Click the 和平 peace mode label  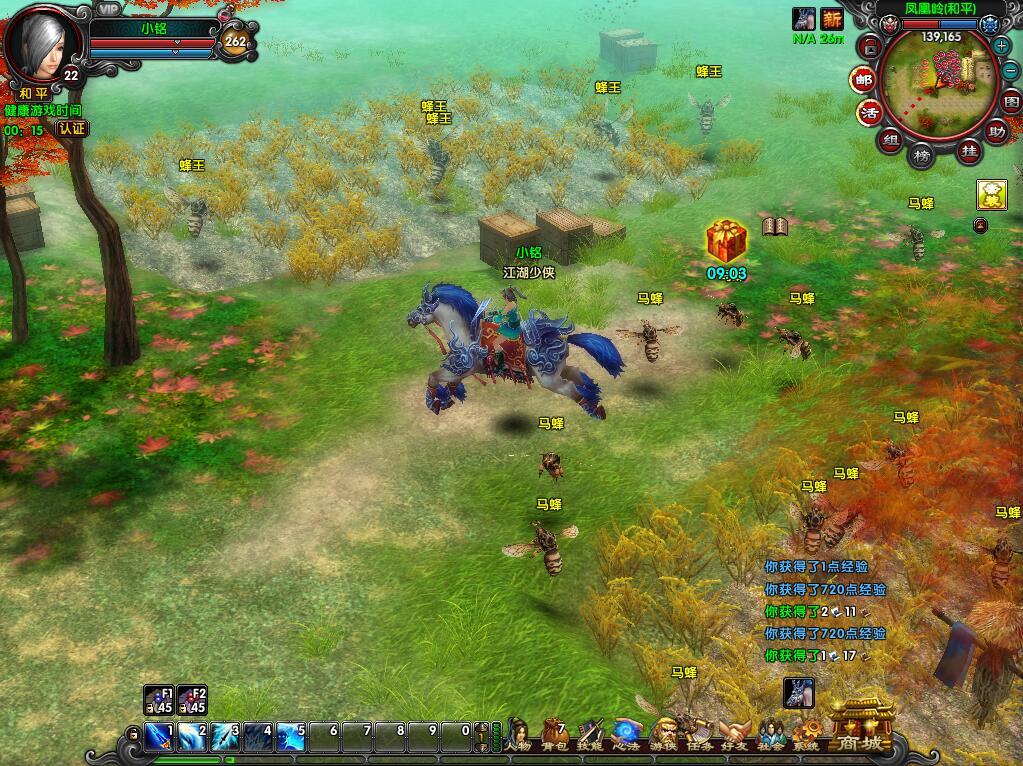[x=33, y=93]
